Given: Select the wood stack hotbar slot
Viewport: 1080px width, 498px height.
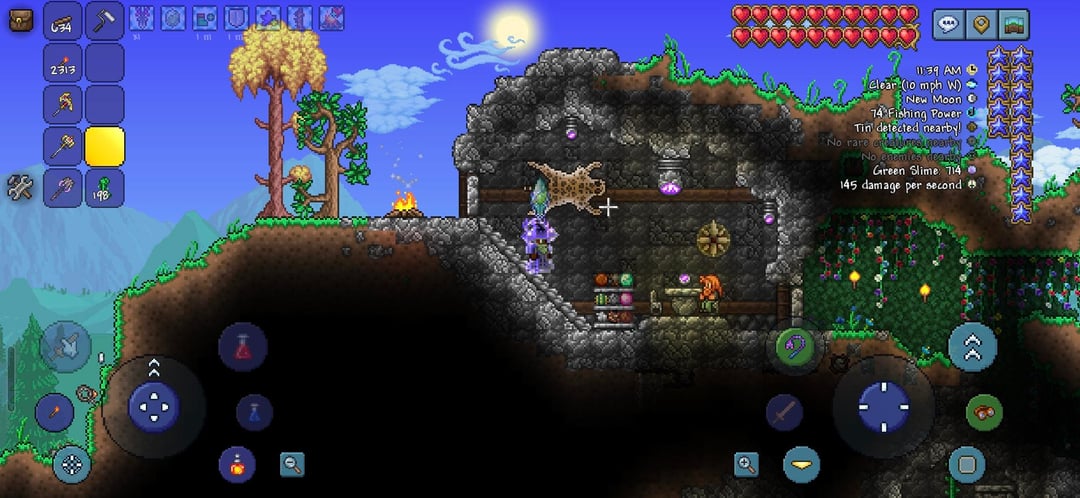Looking at the screenshot, I should coord(63,21).
